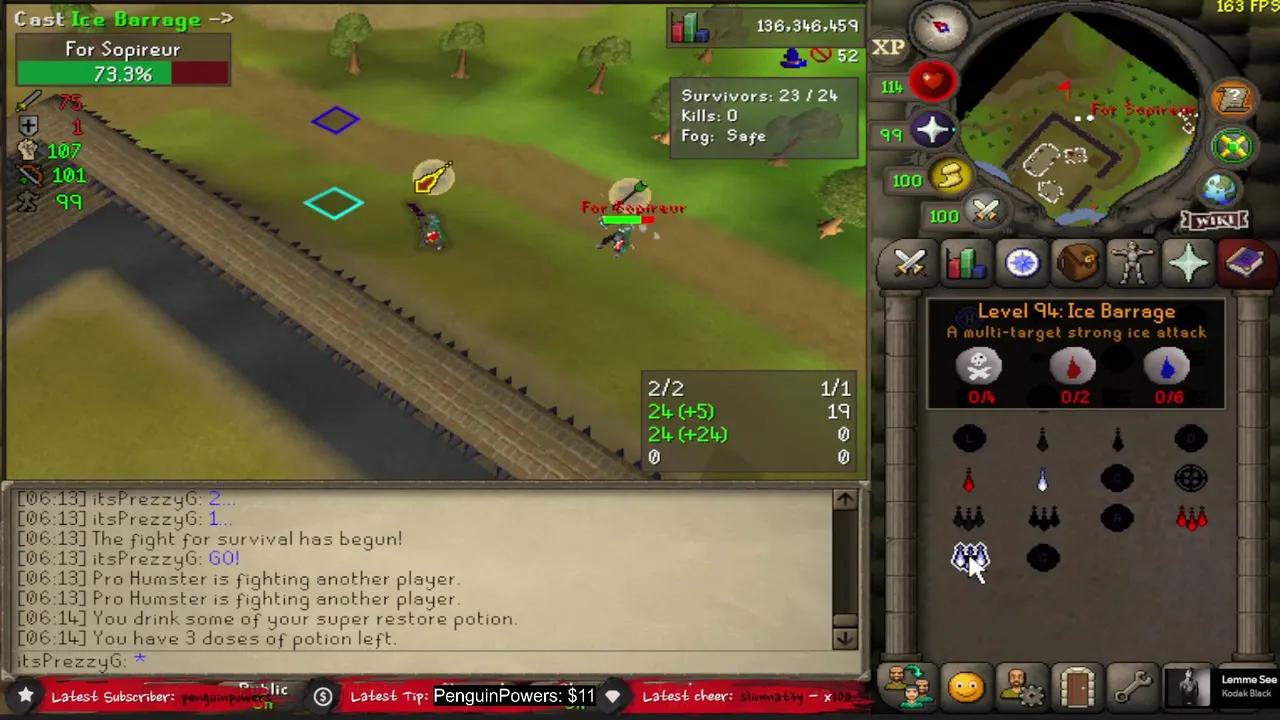Viewport: 1280px width, 720px height.
Task: Click the chat input line next to itsPrezzyG
Action: click(250, 660)
